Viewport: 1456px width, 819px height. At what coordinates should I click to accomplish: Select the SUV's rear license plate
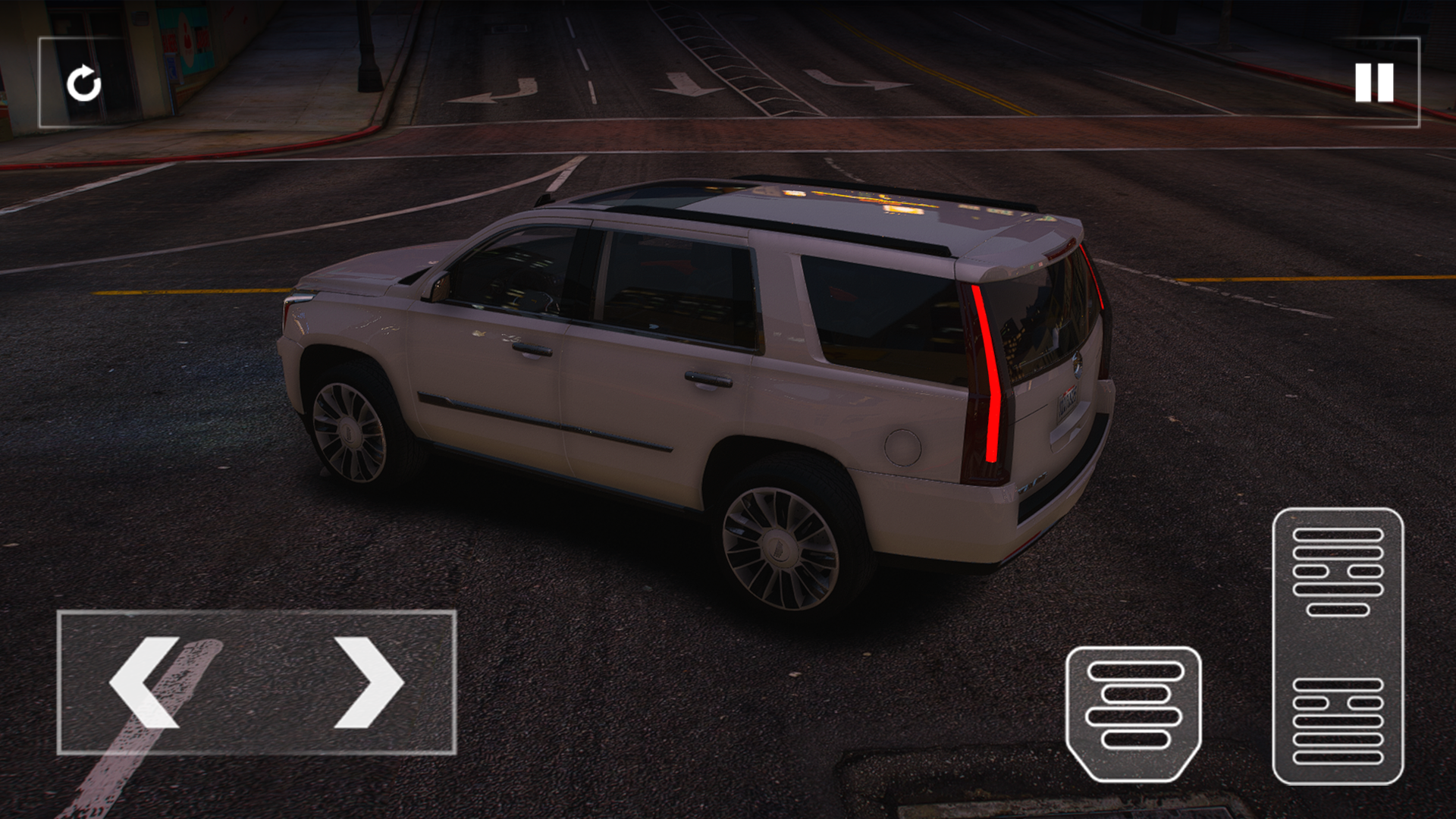(1067, 403)
